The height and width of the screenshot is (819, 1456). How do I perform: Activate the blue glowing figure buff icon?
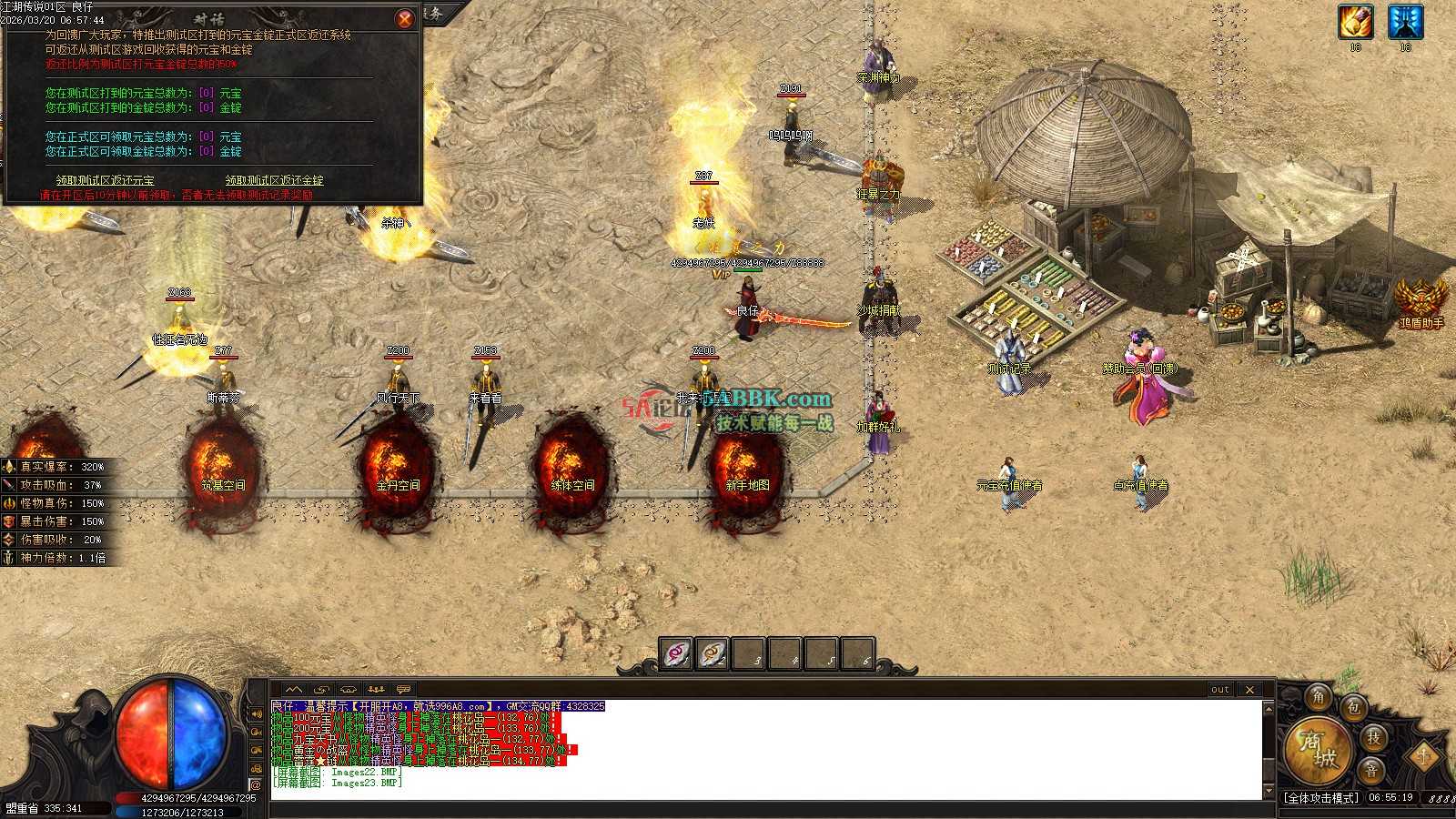point(1405,22)
